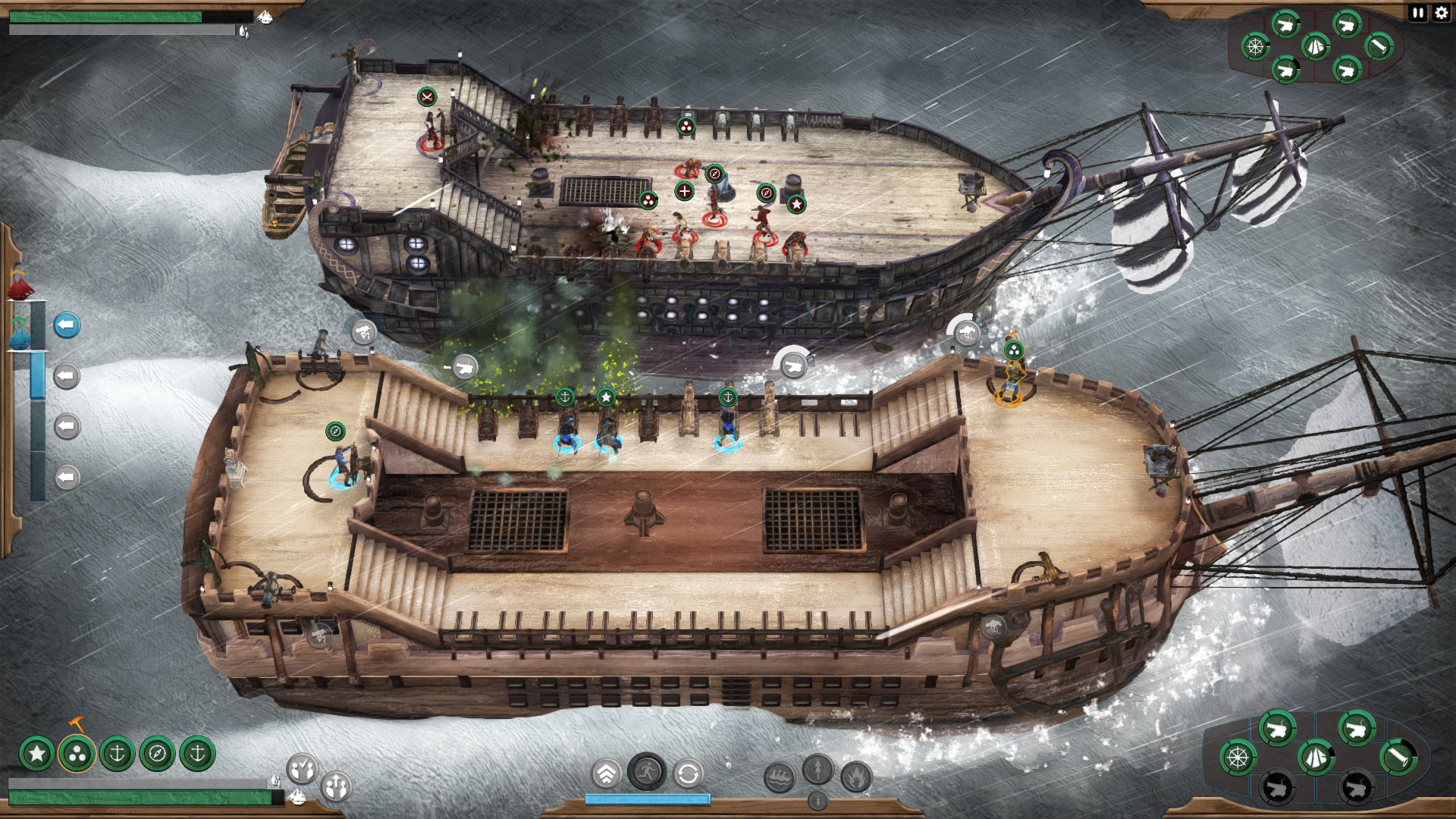Activate the hand-in-flames fire ability
The height and width of the screenshot is (819, 1456).
tap(856, 777)
